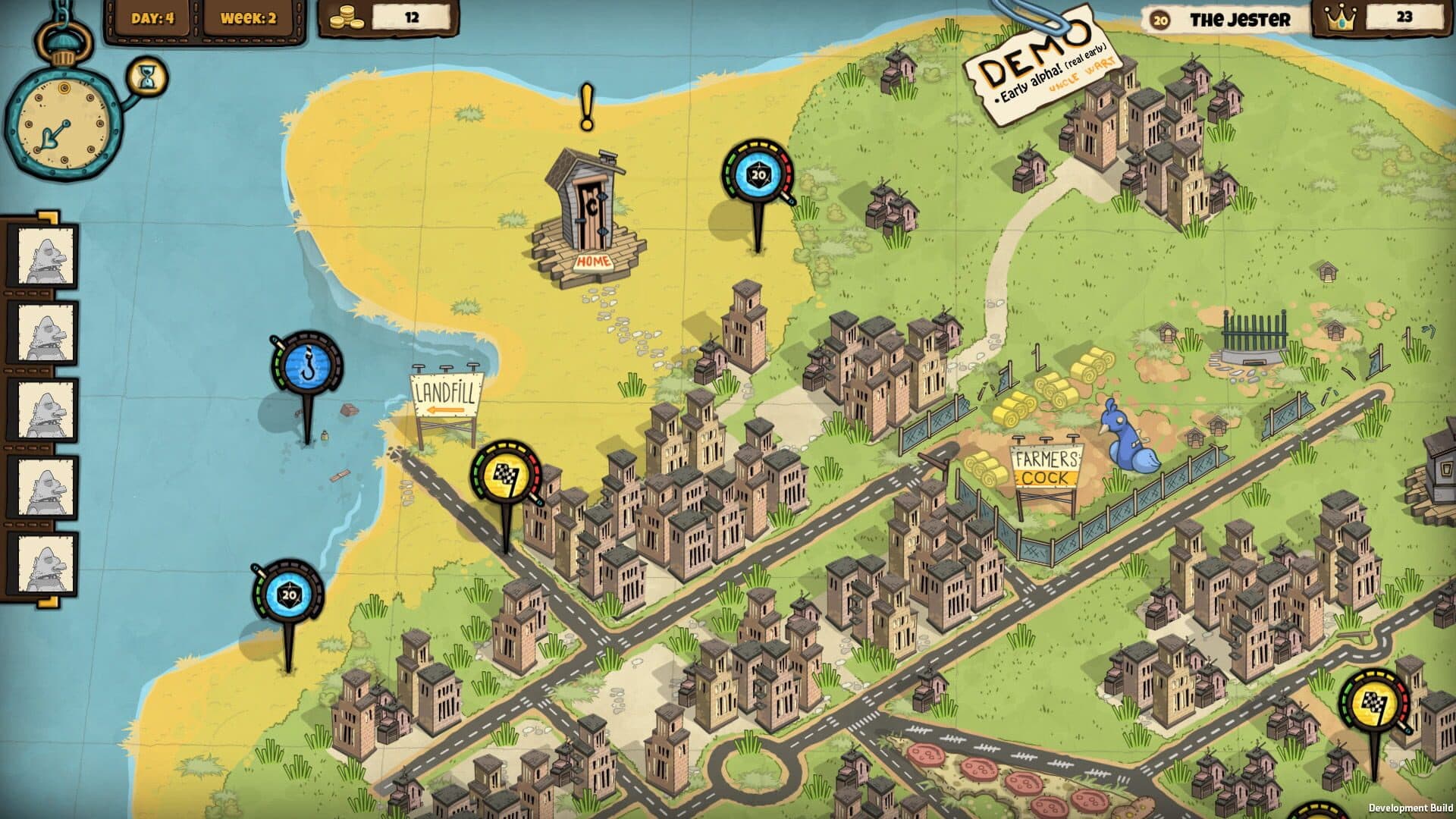Choose the d20 dice pin nearest the Home outhouse
This screenshot has height=819, width=1456.
tap(758, 175)
